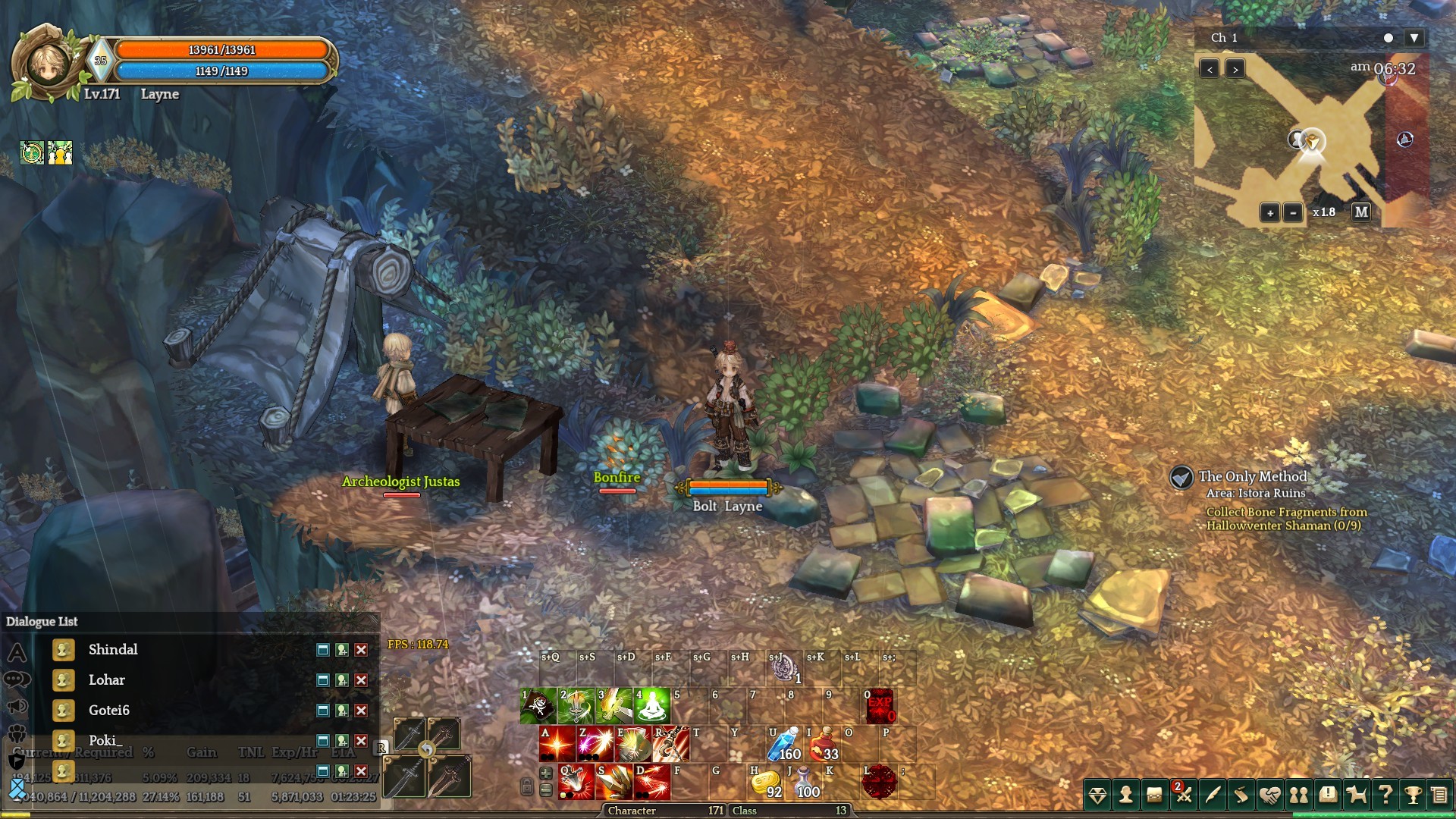Expand the channel dropdown arrow
The width and height of the screenshot is (1456, 819).
1414,38
